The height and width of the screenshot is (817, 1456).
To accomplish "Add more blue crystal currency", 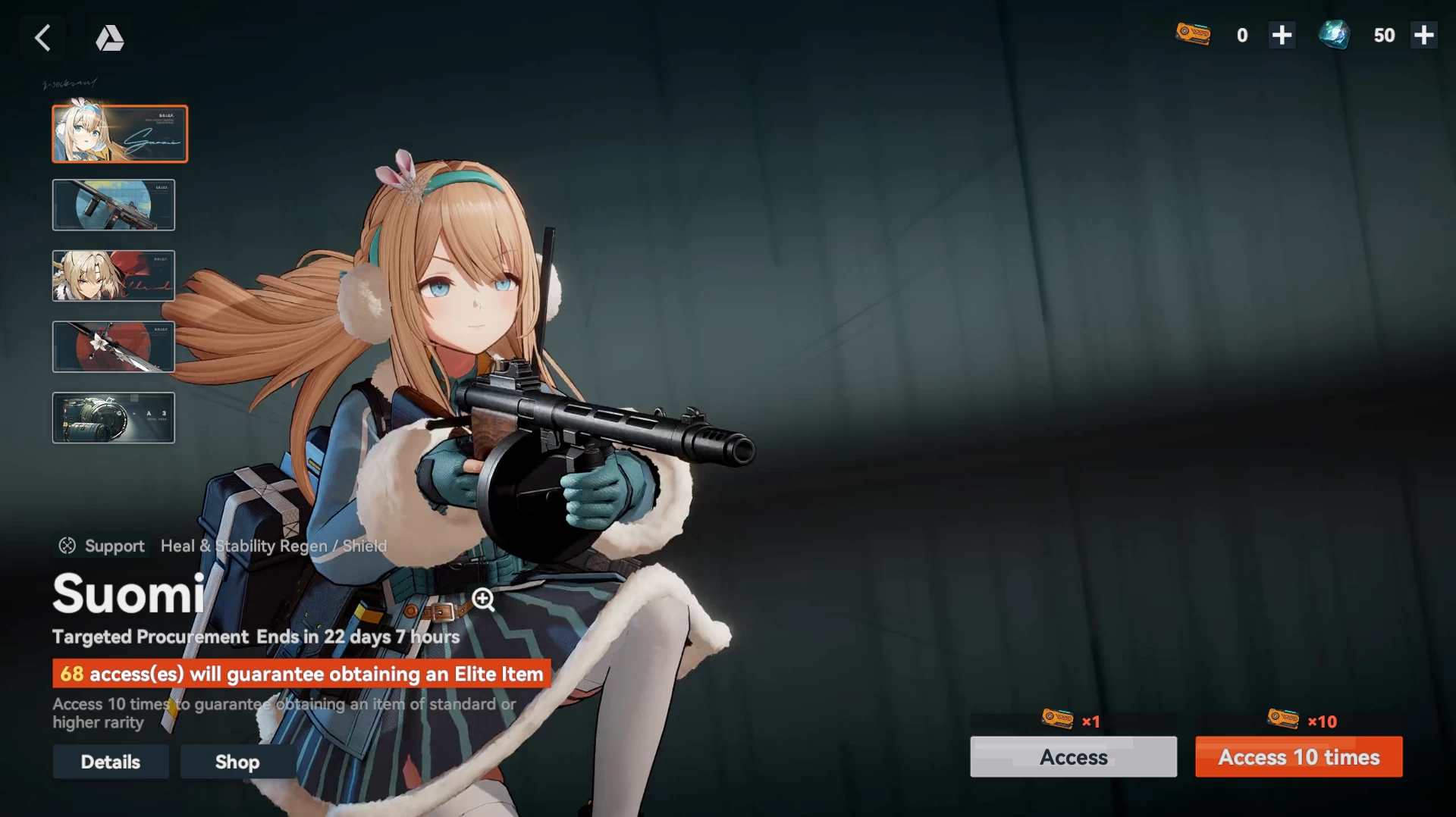I will 1423,36.
